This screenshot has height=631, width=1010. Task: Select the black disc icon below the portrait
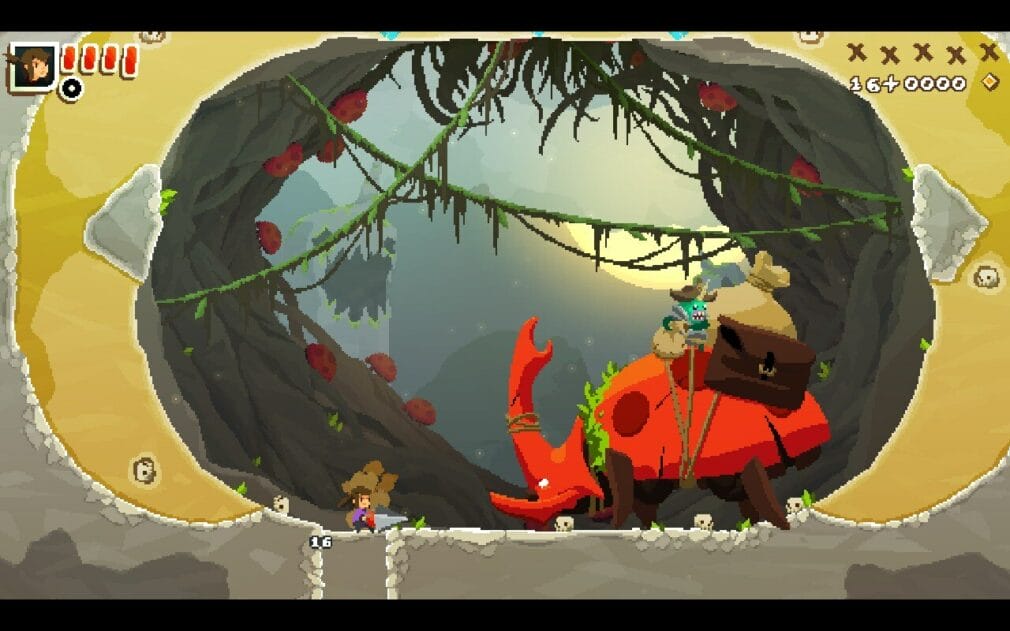[x=71, y=89]
